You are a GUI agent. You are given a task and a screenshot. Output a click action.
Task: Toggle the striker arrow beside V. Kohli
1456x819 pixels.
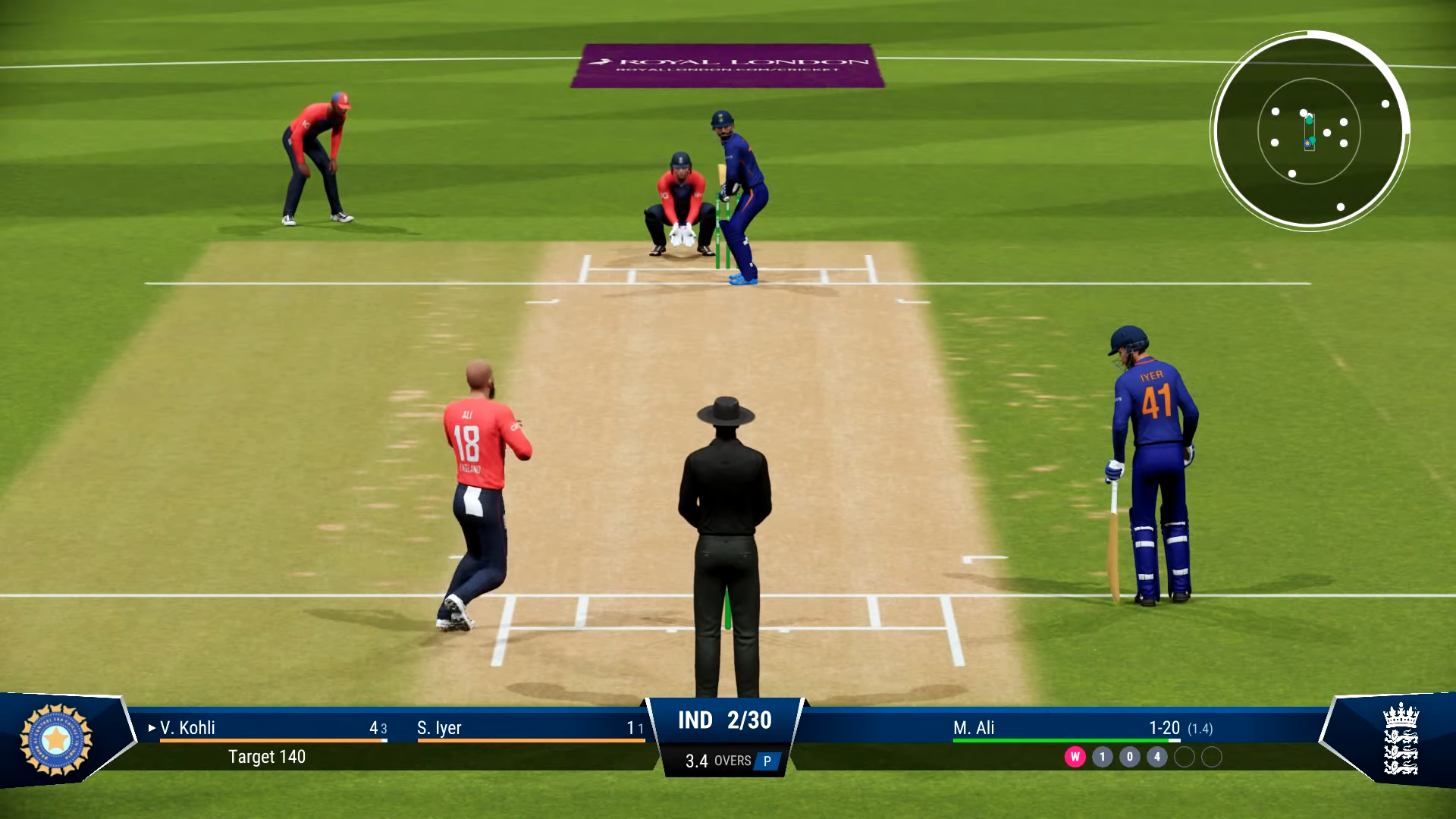tap(151, 728)
